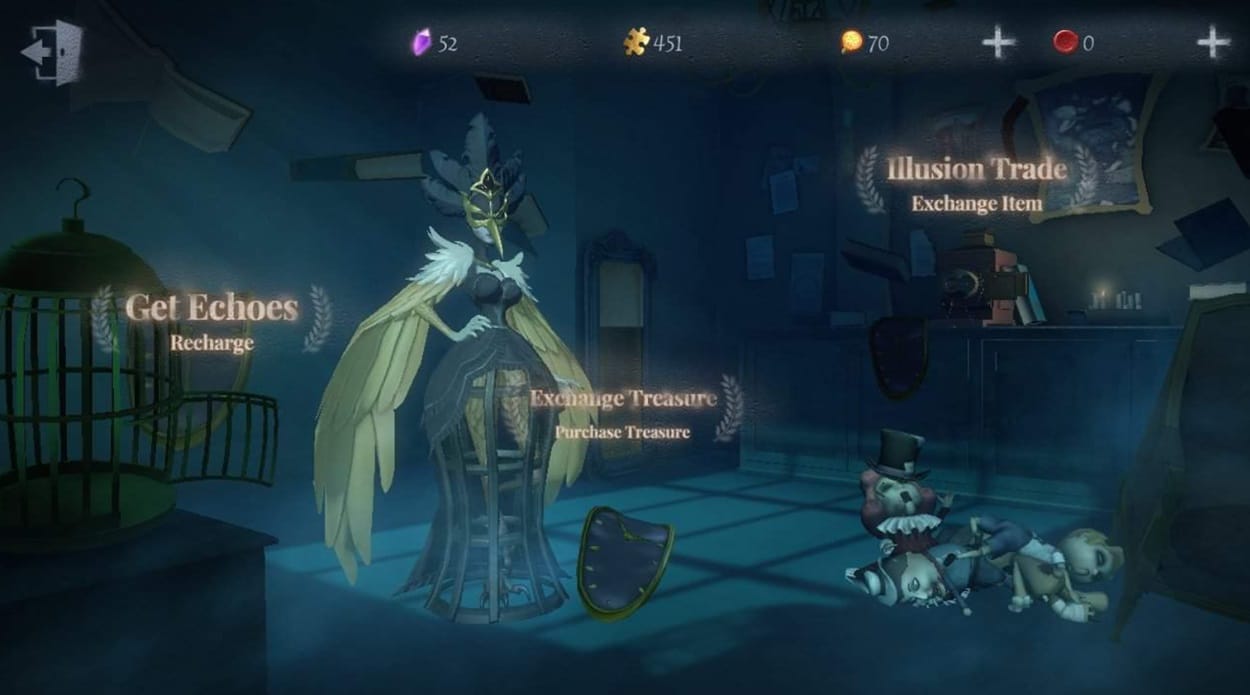The width and height of the screenshot is (1250, 695).
Task: Open Get Echoes recharge
Action: point(211,319)
